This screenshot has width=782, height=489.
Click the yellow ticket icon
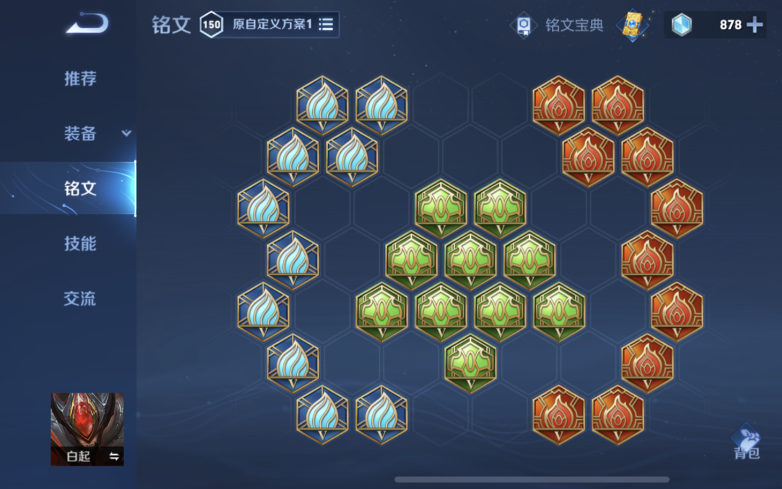click(x=633, y=24)
